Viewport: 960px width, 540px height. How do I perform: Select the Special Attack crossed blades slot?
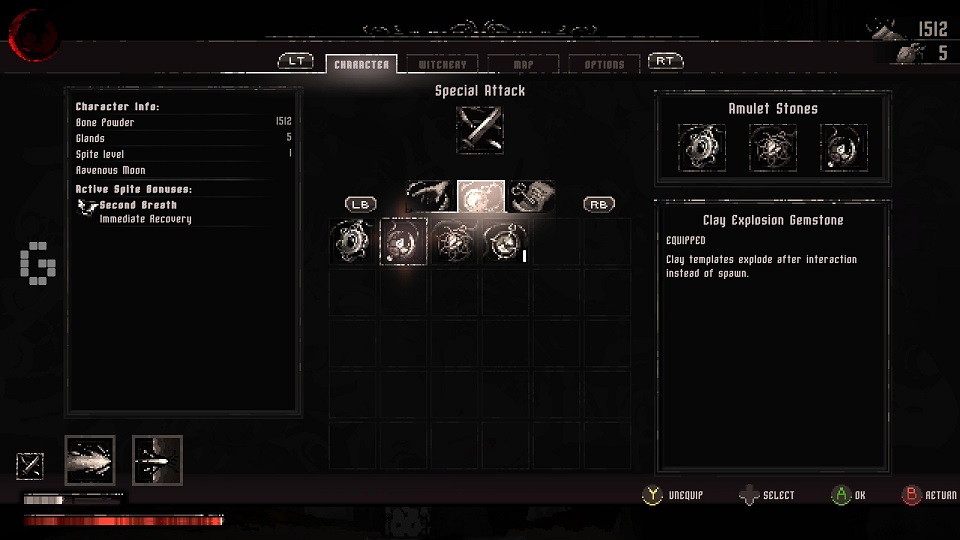click(480, 130)
